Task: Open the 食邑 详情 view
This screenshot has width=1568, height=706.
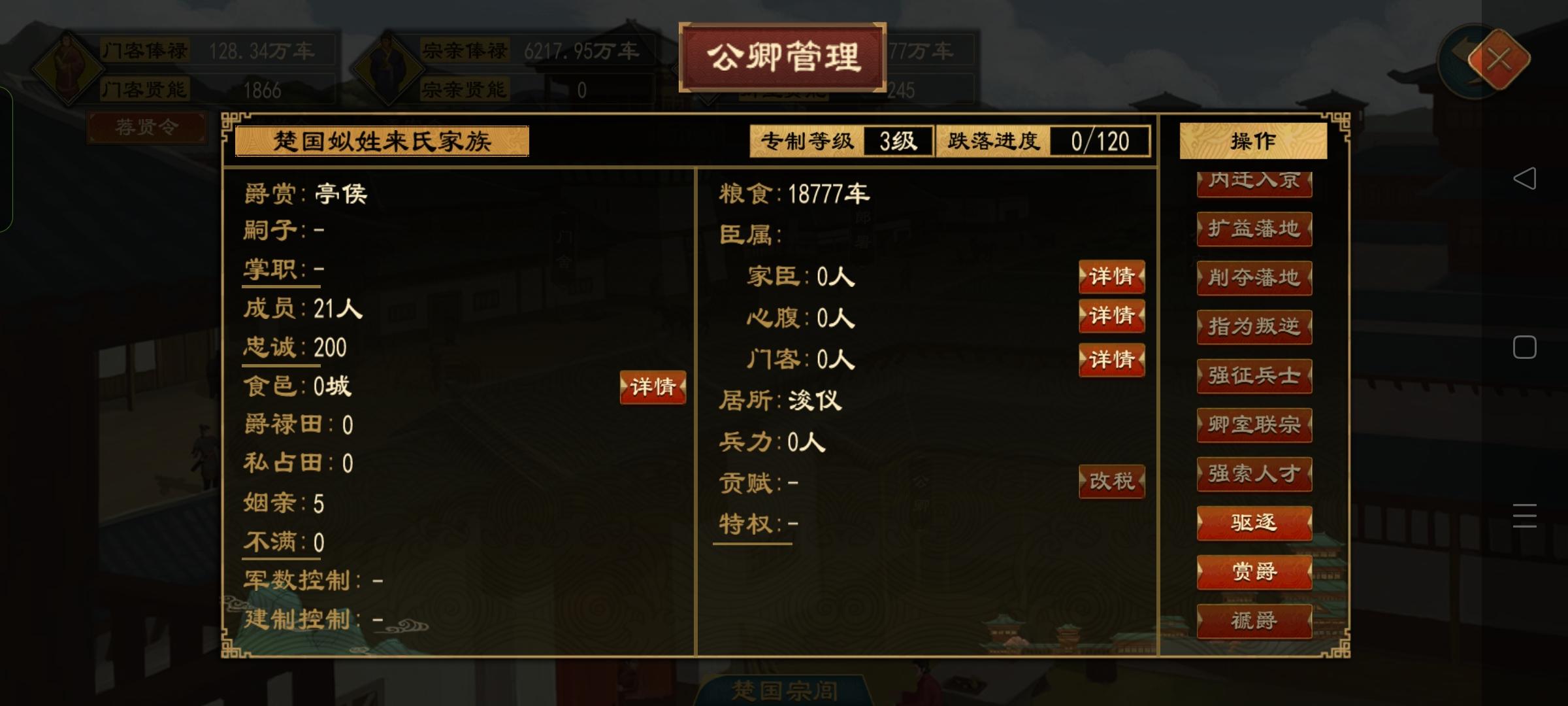Action: coord(651,387)
